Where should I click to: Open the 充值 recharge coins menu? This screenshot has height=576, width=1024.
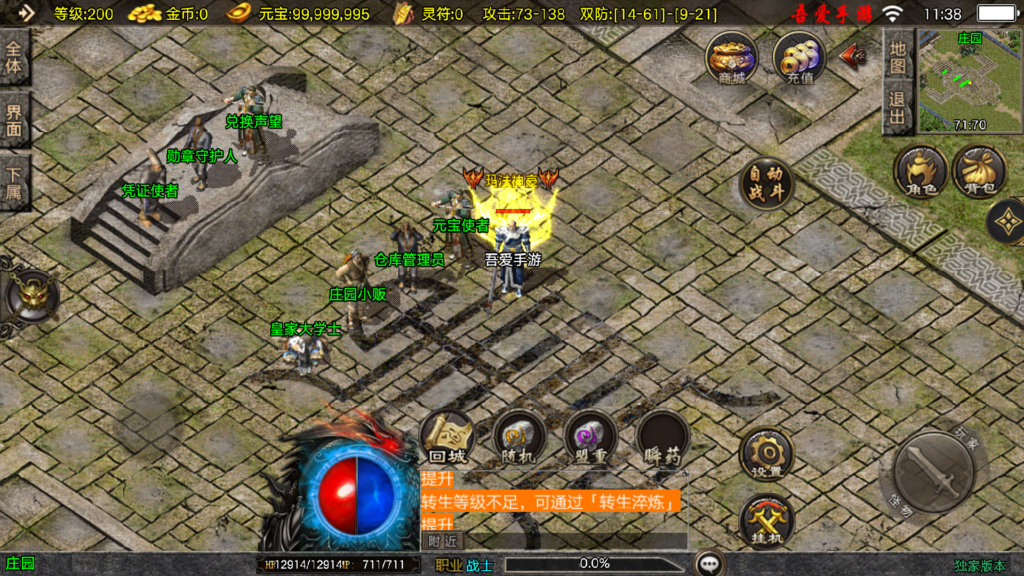tap(799, 58)
